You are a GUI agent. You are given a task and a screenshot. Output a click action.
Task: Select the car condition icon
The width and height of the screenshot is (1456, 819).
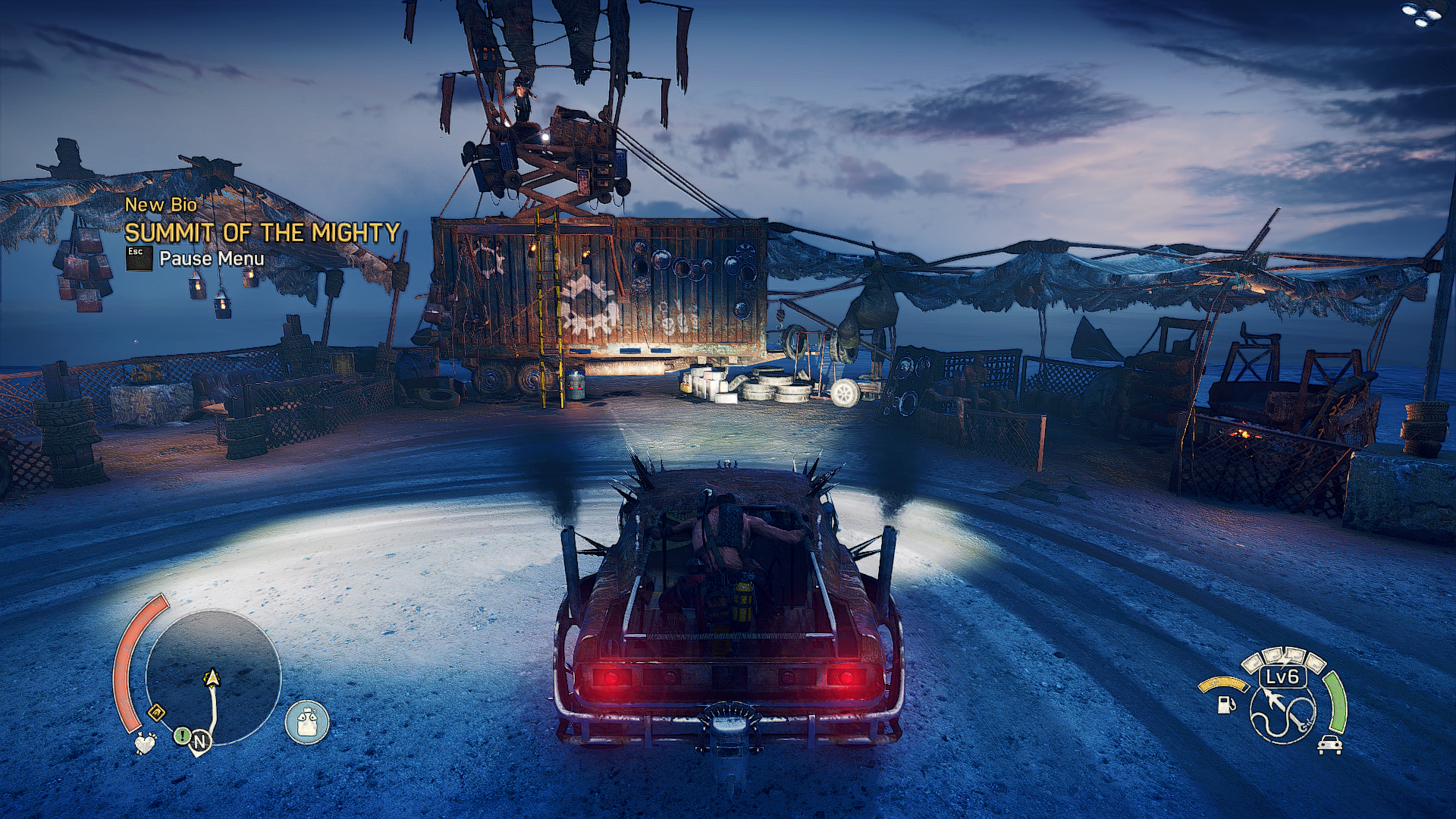pyautogui.click(x=1329, y=744)
